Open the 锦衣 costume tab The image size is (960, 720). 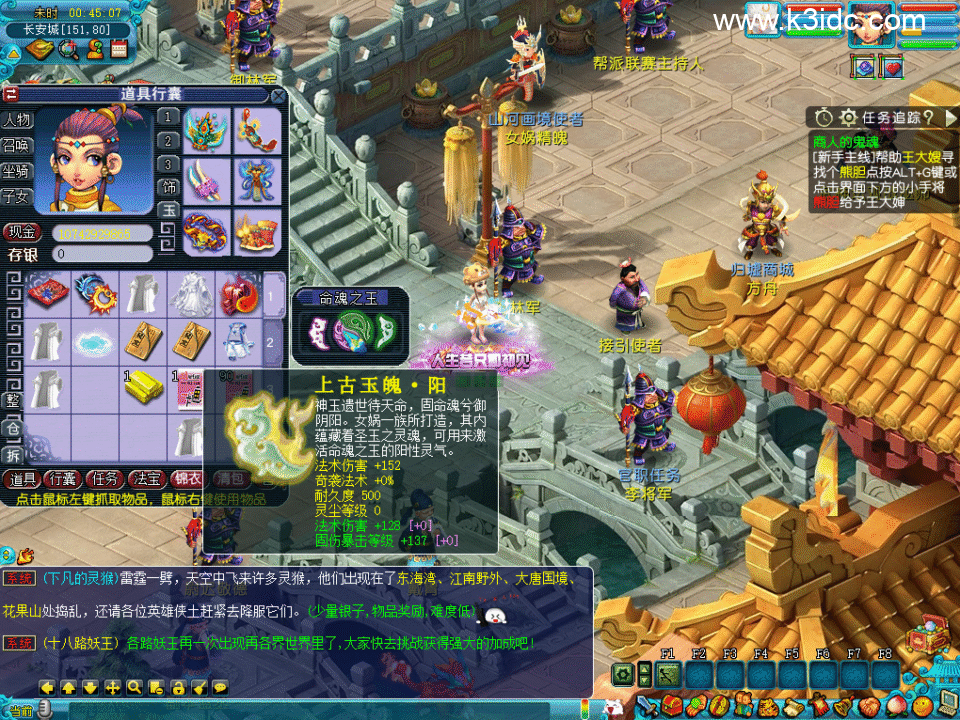[x=187, y=479]
